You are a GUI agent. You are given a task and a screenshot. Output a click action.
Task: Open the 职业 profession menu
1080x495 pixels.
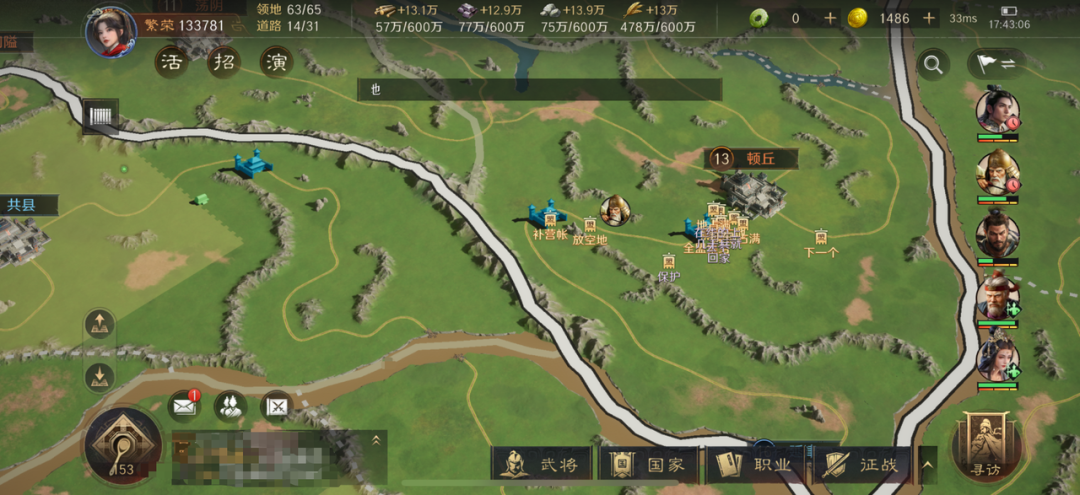coord(759,464)
